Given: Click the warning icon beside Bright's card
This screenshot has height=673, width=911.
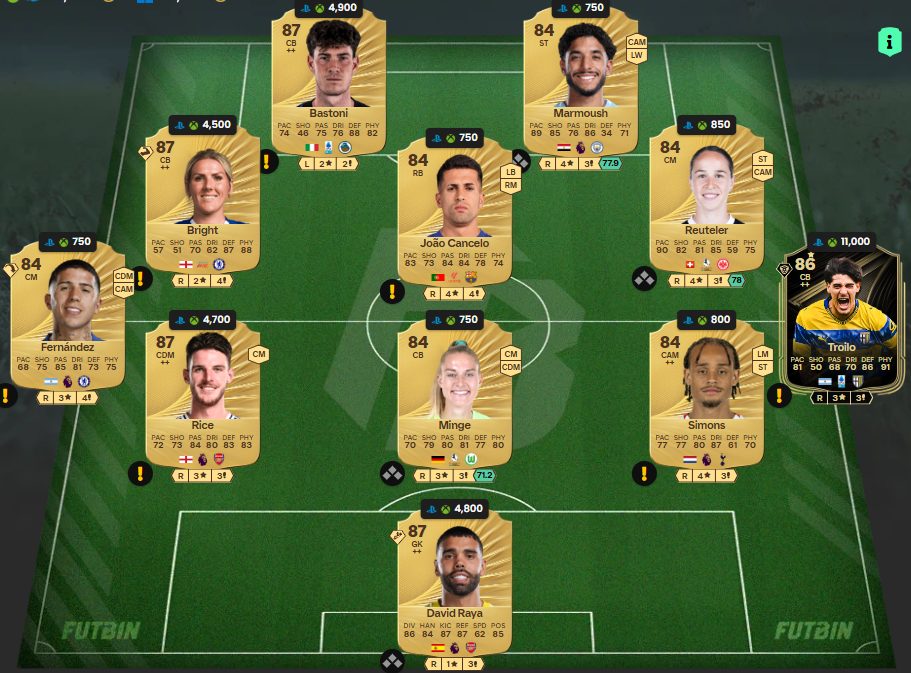Looking at the screenshot, I should (267, 161).
